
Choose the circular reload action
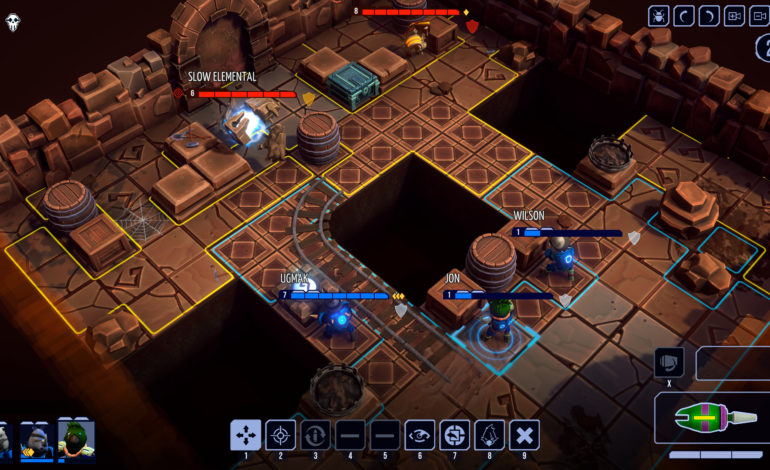316,435
